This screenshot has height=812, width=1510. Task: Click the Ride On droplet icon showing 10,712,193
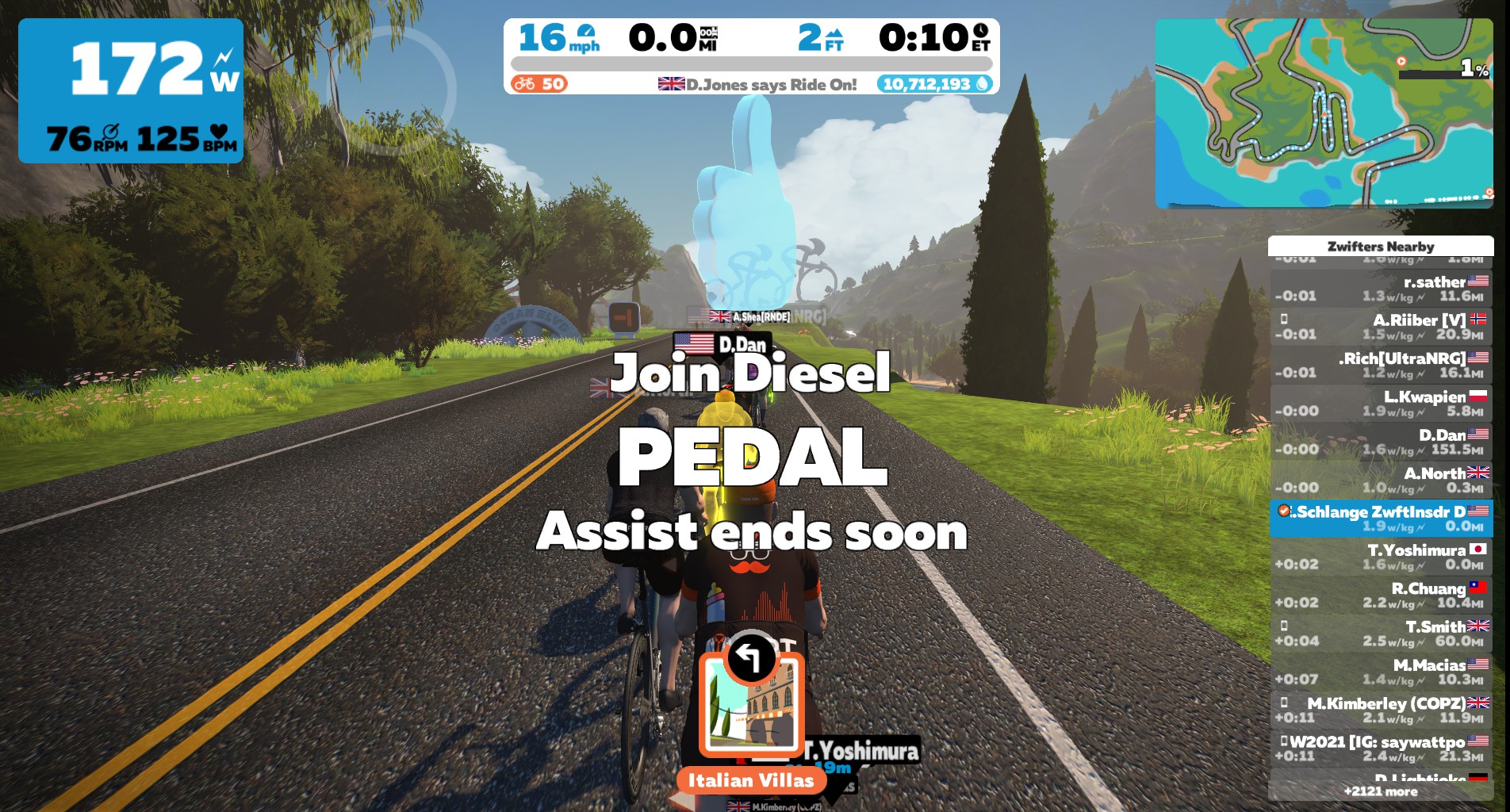coord(981,83)
